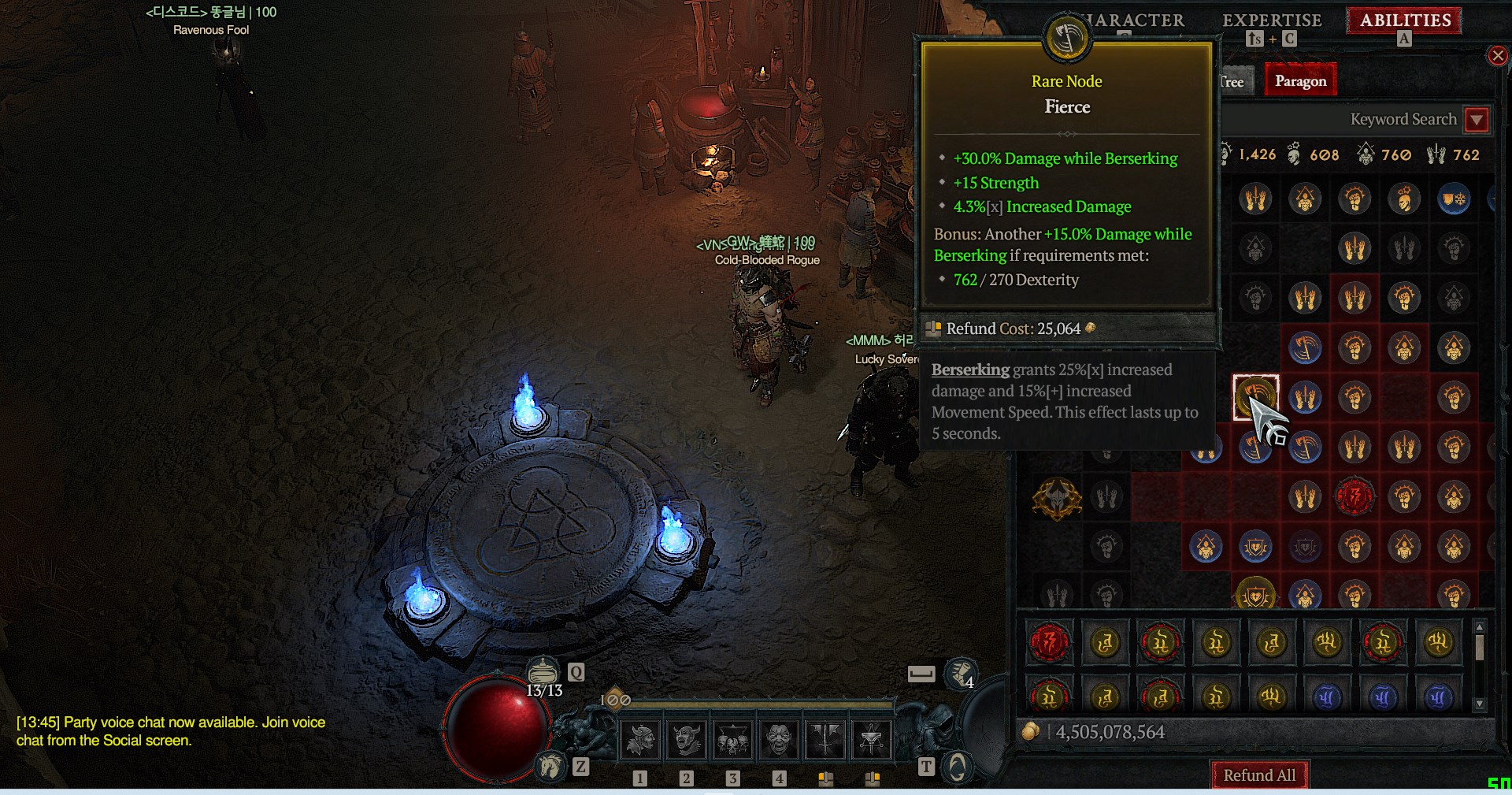
Task: Activate the sword-and-banners skill icon
Action: click(x=825, y=739)
